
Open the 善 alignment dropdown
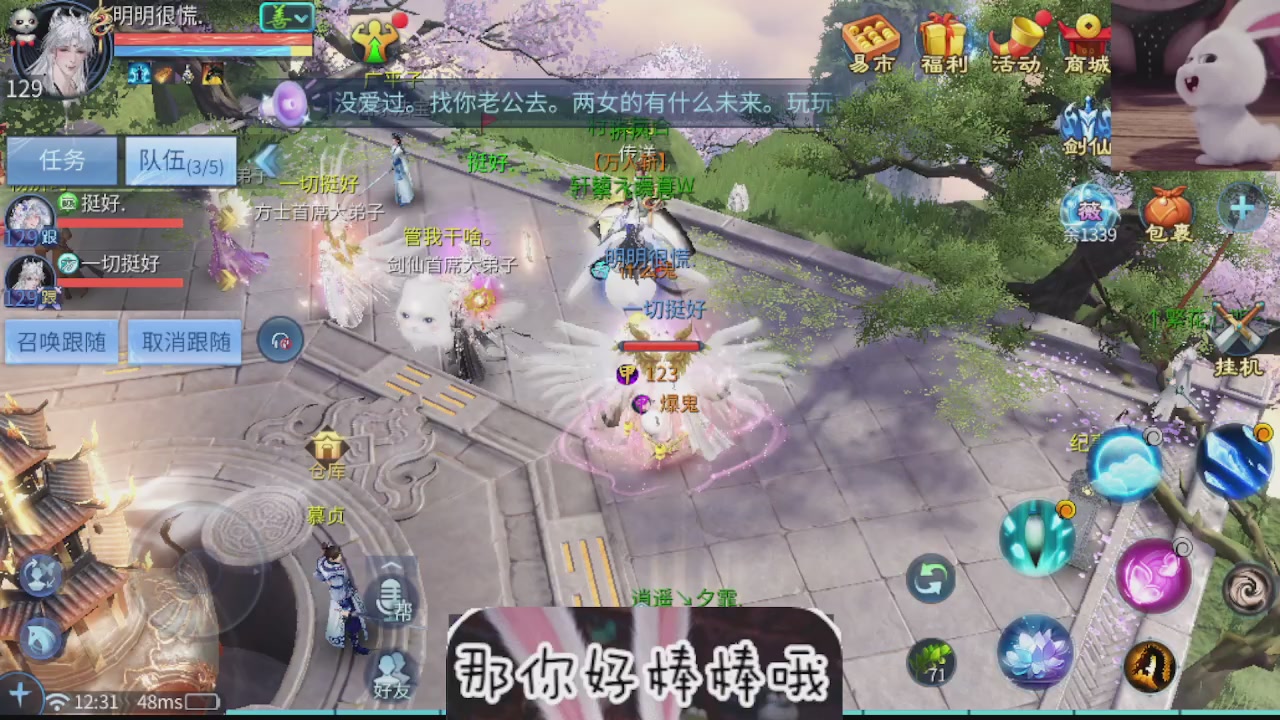pyautogui.click(x=288, y=17)
